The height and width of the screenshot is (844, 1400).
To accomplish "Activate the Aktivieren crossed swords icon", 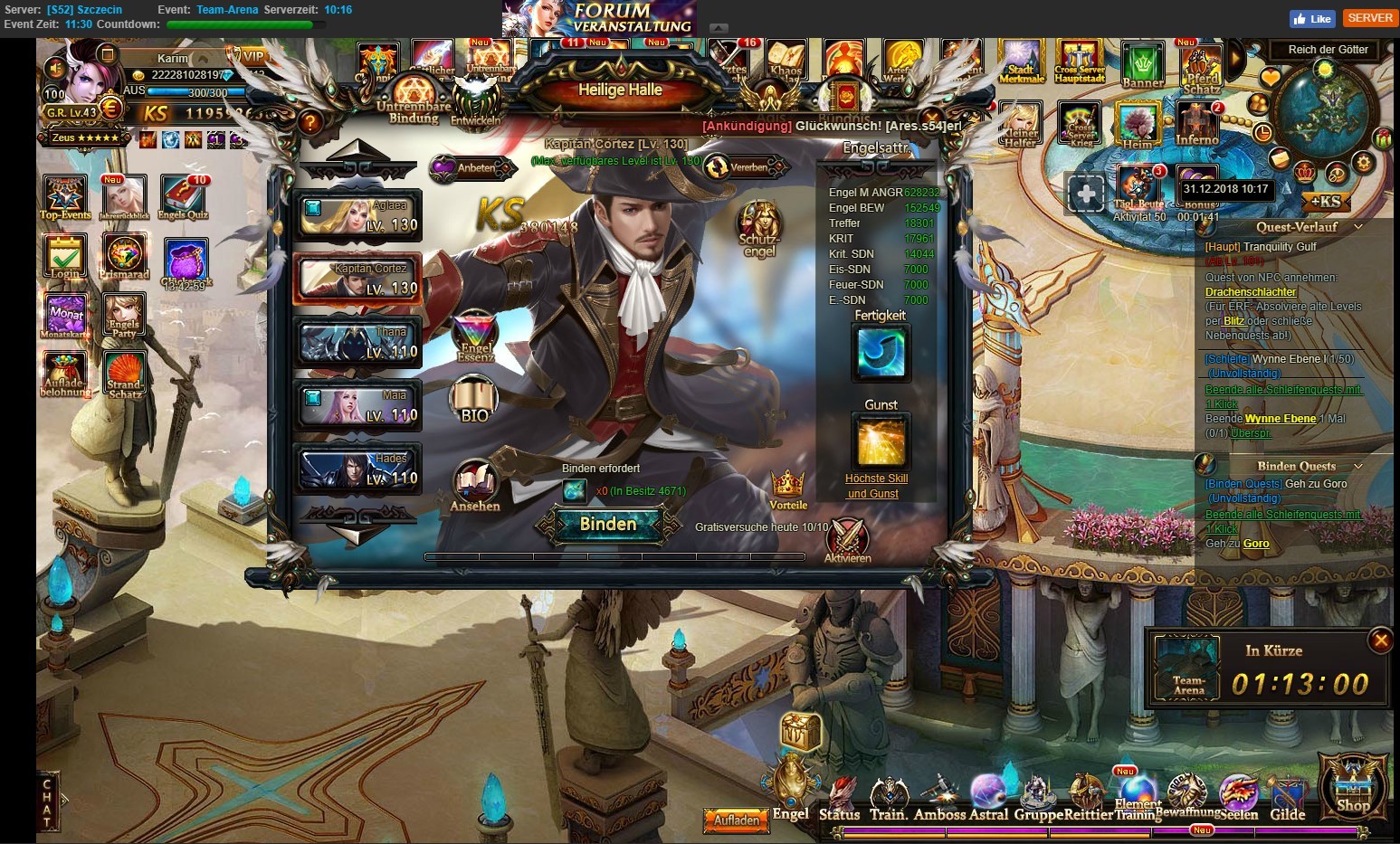I will [847, 539].
